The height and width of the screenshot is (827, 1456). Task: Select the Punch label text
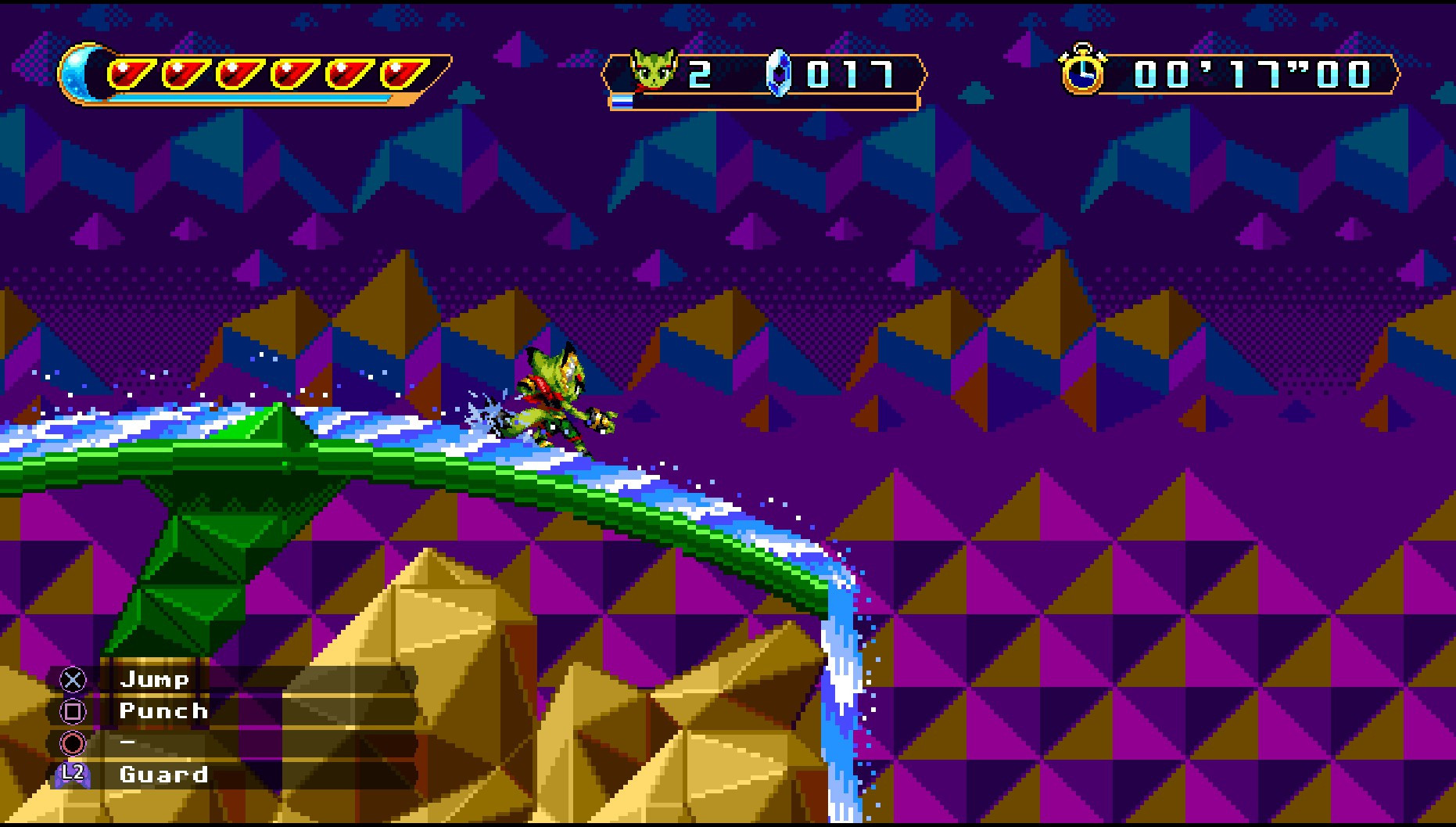(163, 712)
